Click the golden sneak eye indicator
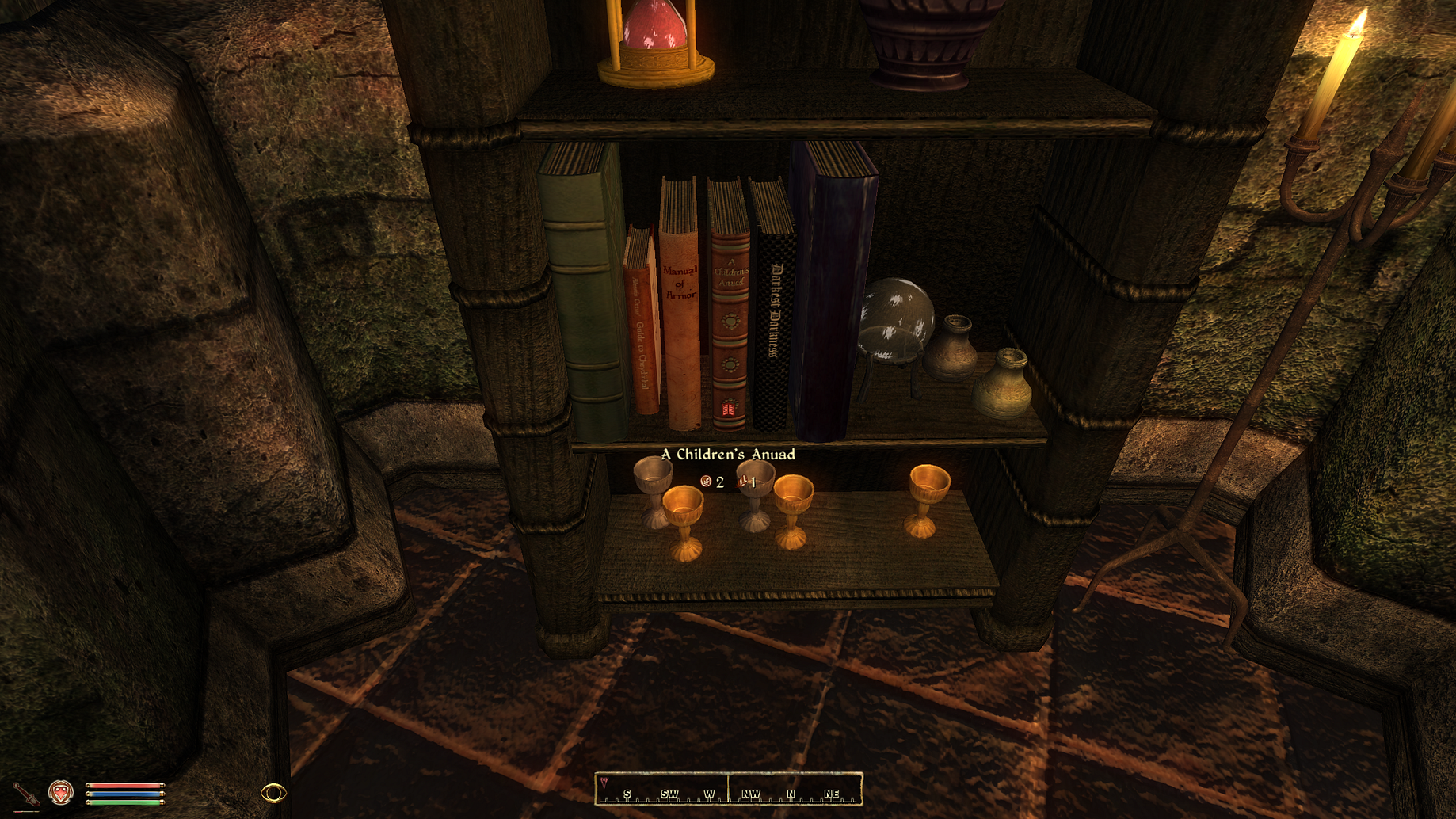The width and height of the screenshot is (1456, 819). [x=273, y=792]
